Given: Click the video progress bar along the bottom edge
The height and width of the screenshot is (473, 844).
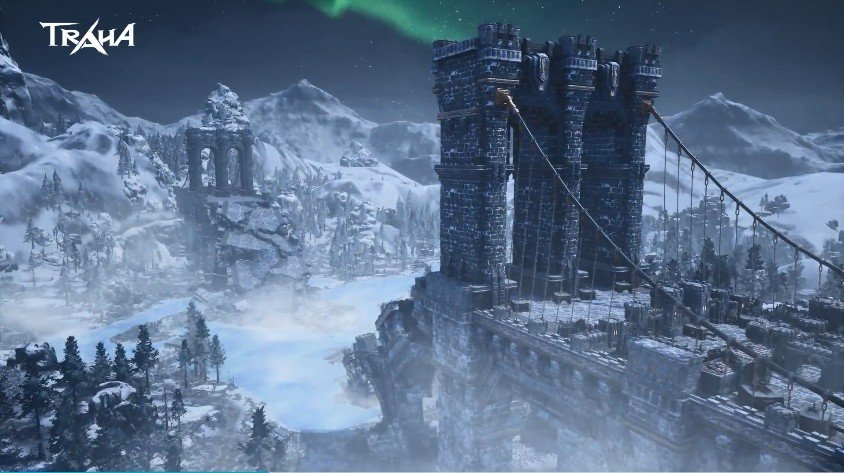Looking at the screenshot, I should pyautogui.click(x=422, y=470).
